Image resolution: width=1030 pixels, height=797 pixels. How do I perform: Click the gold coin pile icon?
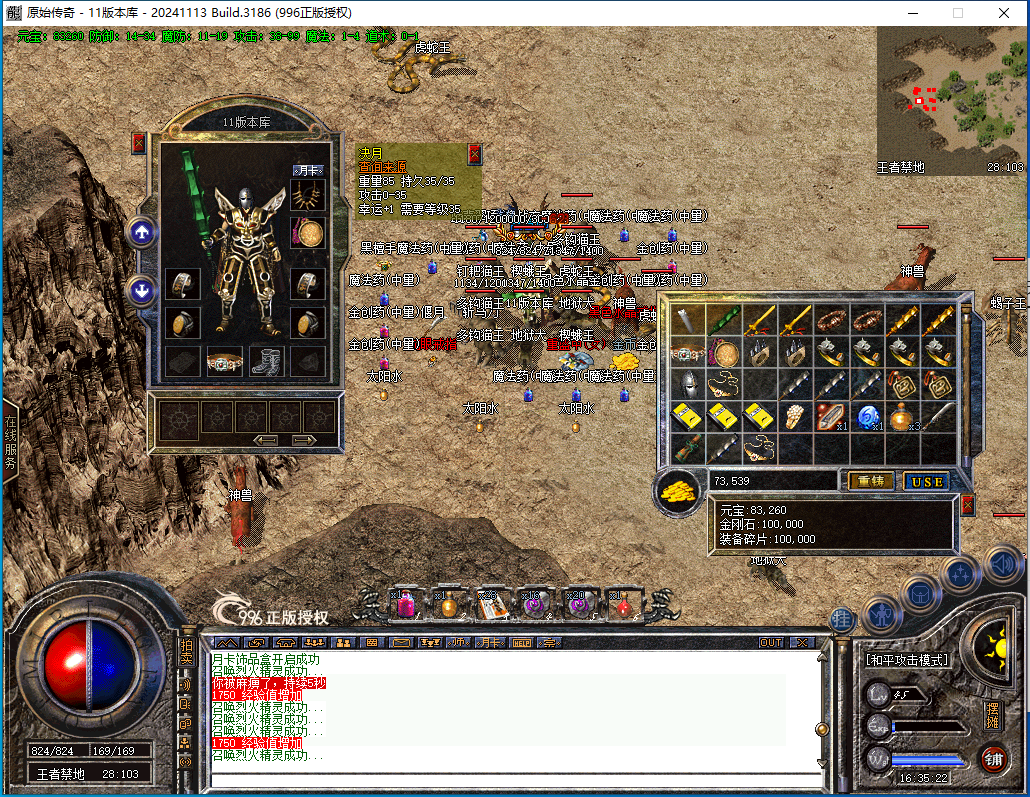[680, 492]
